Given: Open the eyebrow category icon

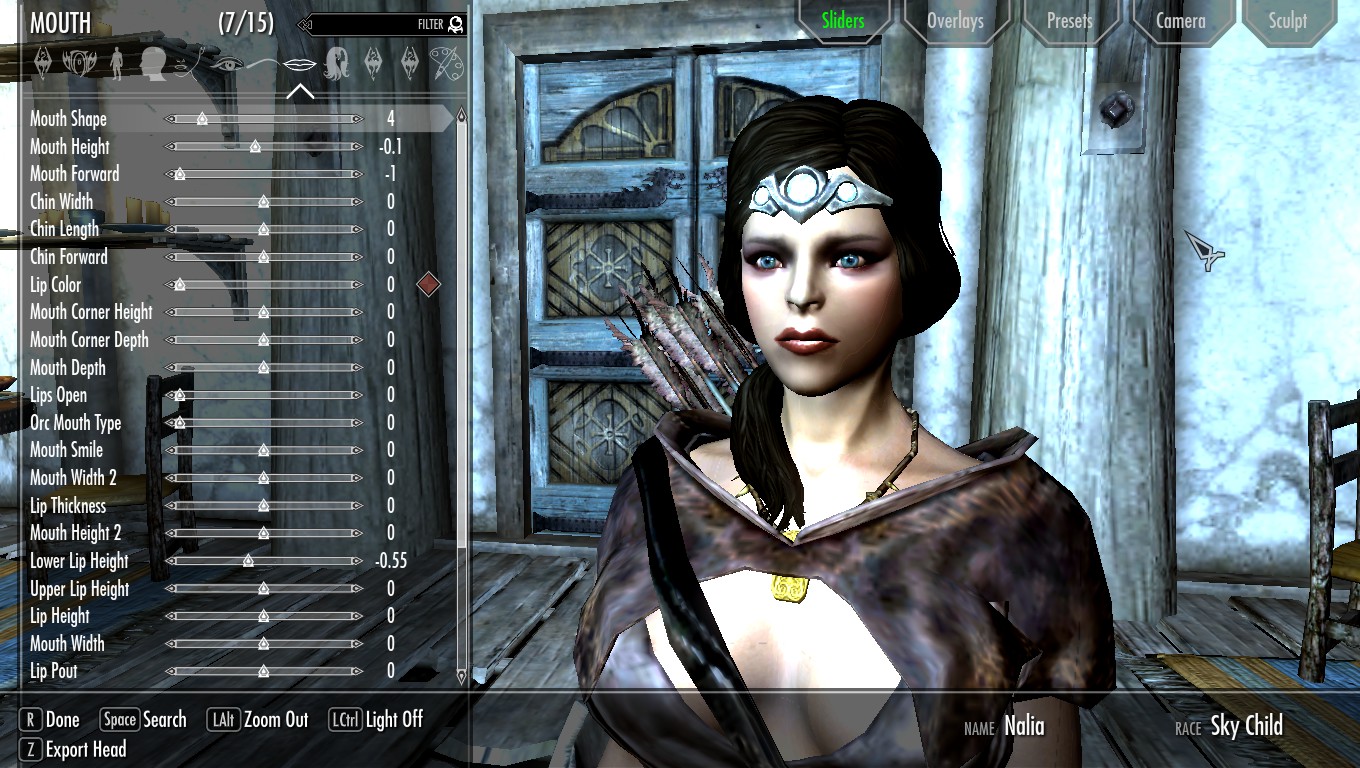Looking at the screenshot, I should pos(262,63).
